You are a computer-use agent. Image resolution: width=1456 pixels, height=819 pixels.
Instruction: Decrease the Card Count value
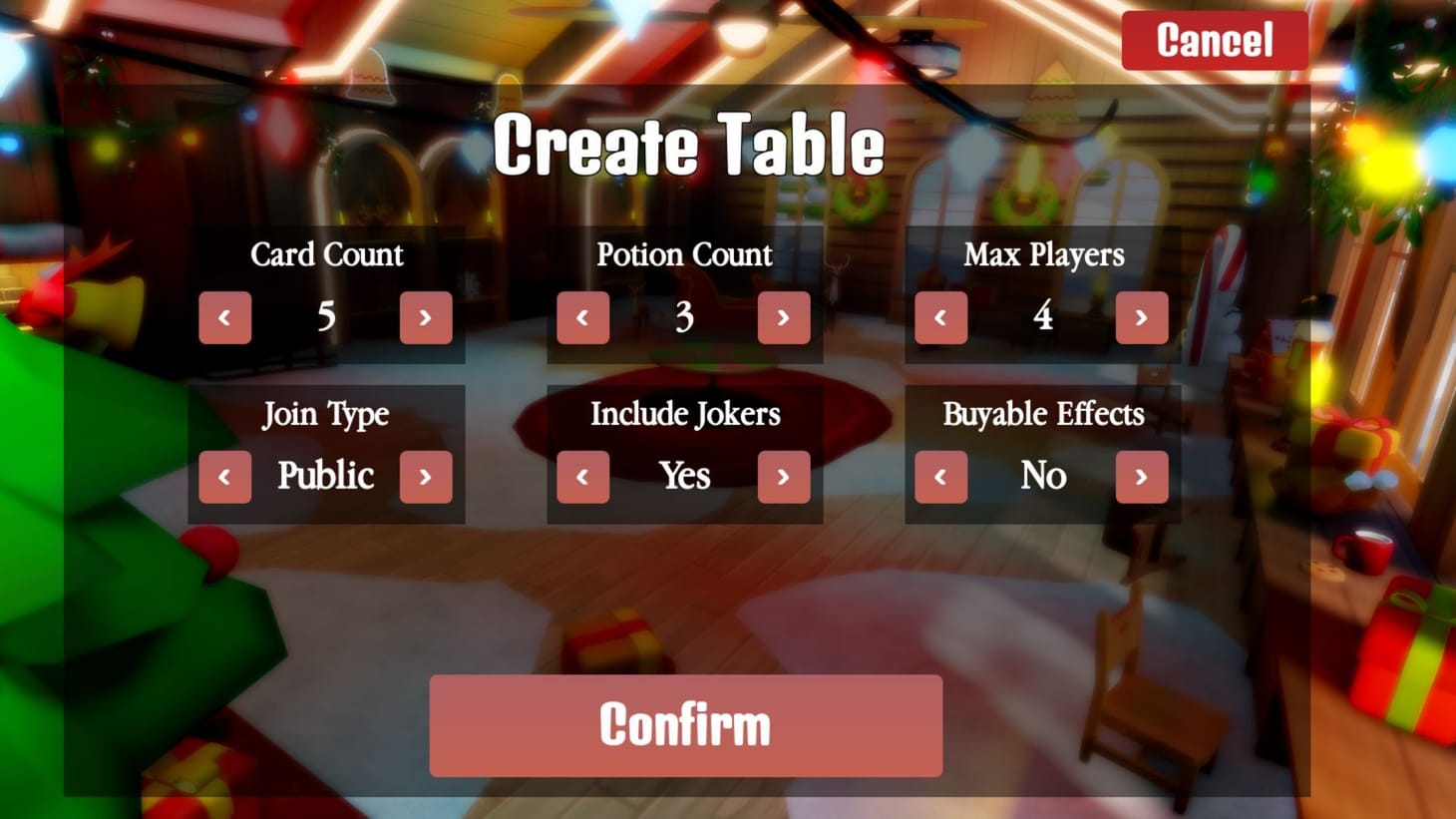pos(224,317)
